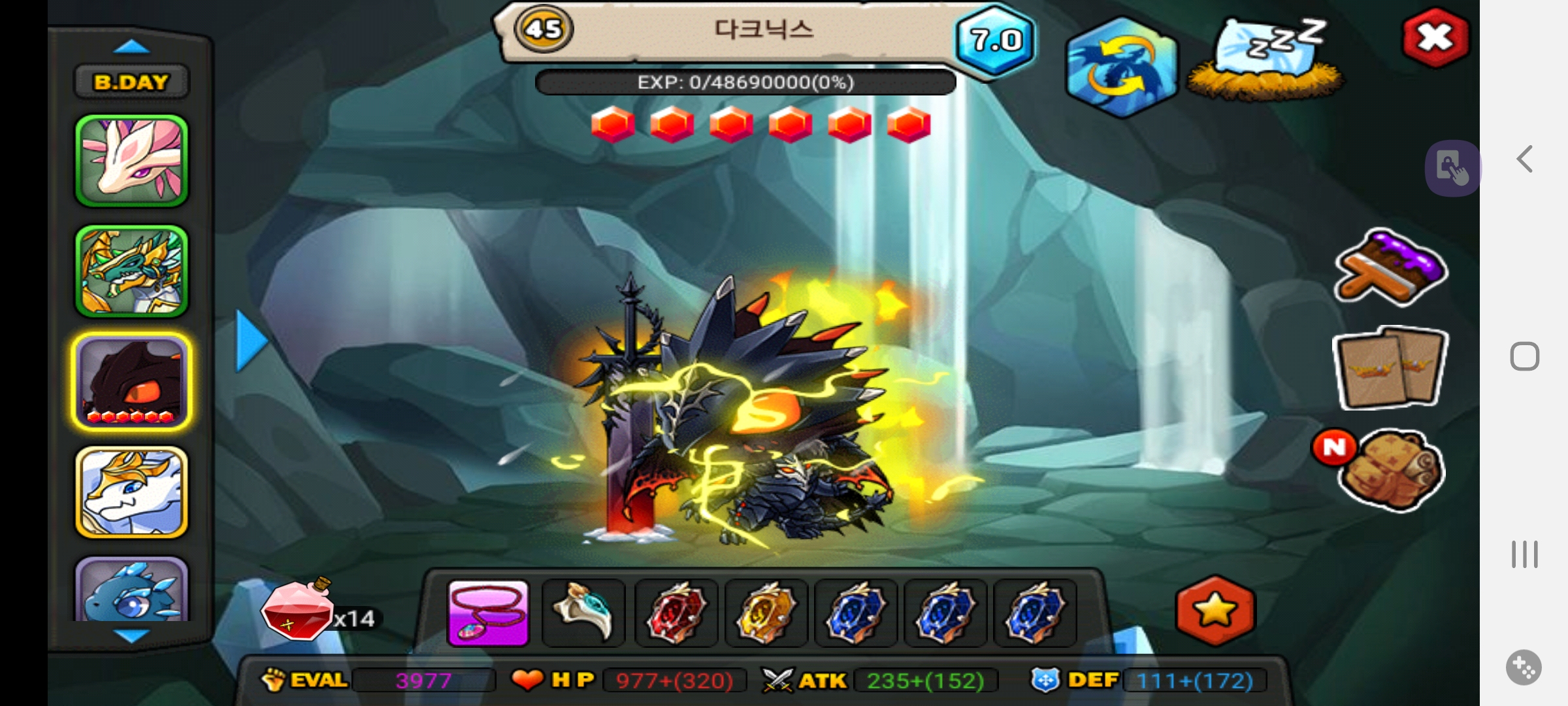Tap the orange star favorite button
1568x706 pixels.
pos(1215,611)
